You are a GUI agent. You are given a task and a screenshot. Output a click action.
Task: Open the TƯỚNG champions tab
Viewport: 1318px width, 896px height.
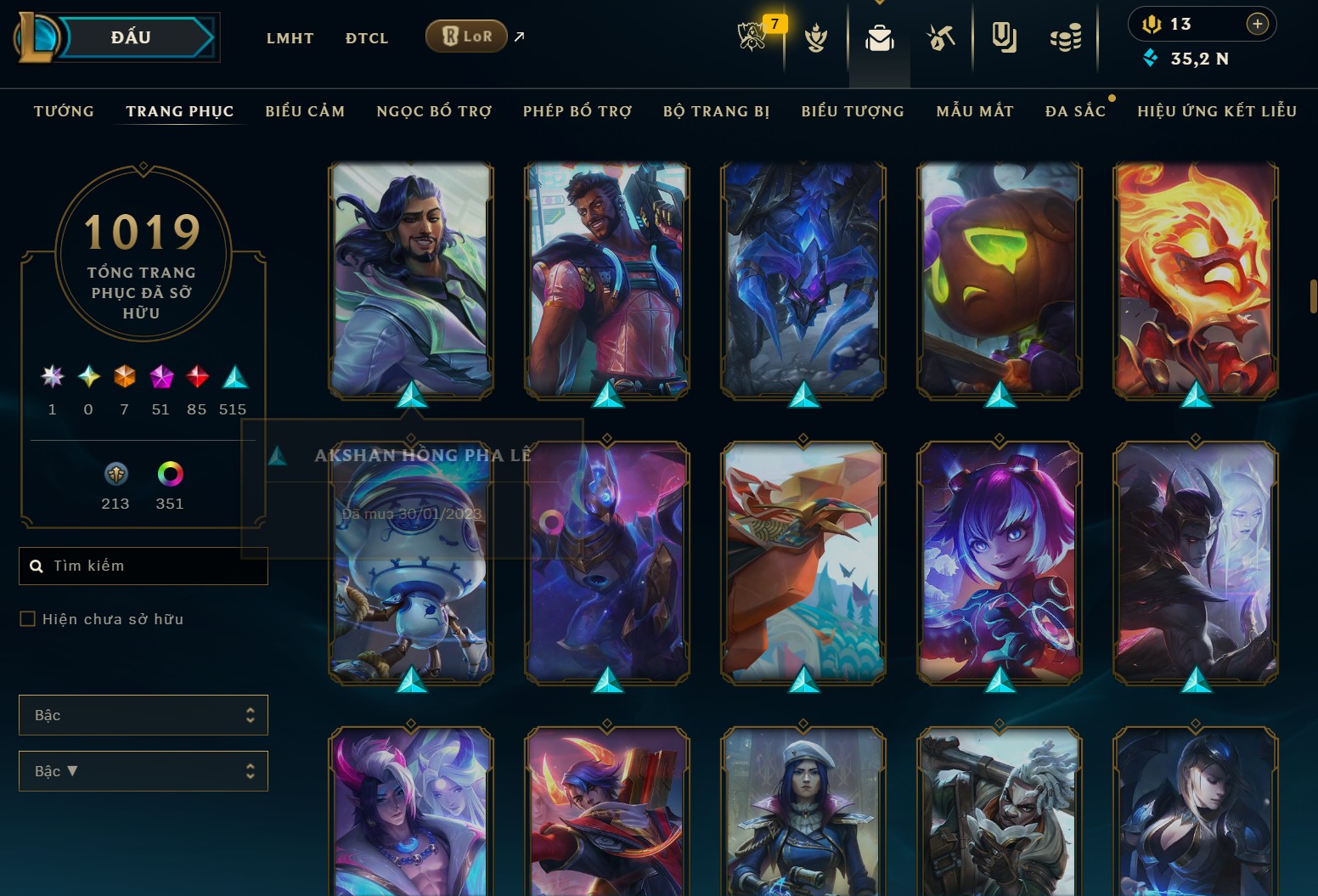(64, 111)
